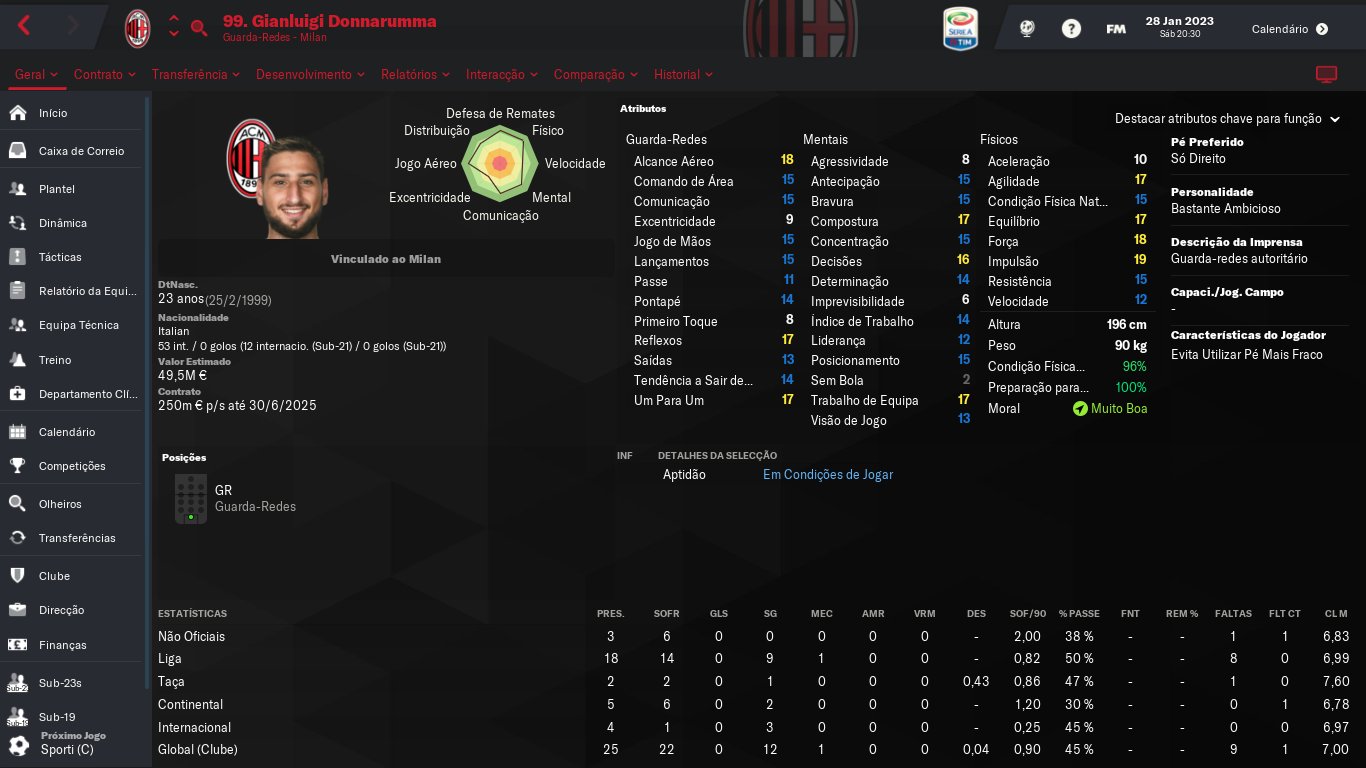Screen dimensions: 1366x768
Task: Open the Olheiros scouting section
Action: 60,504
